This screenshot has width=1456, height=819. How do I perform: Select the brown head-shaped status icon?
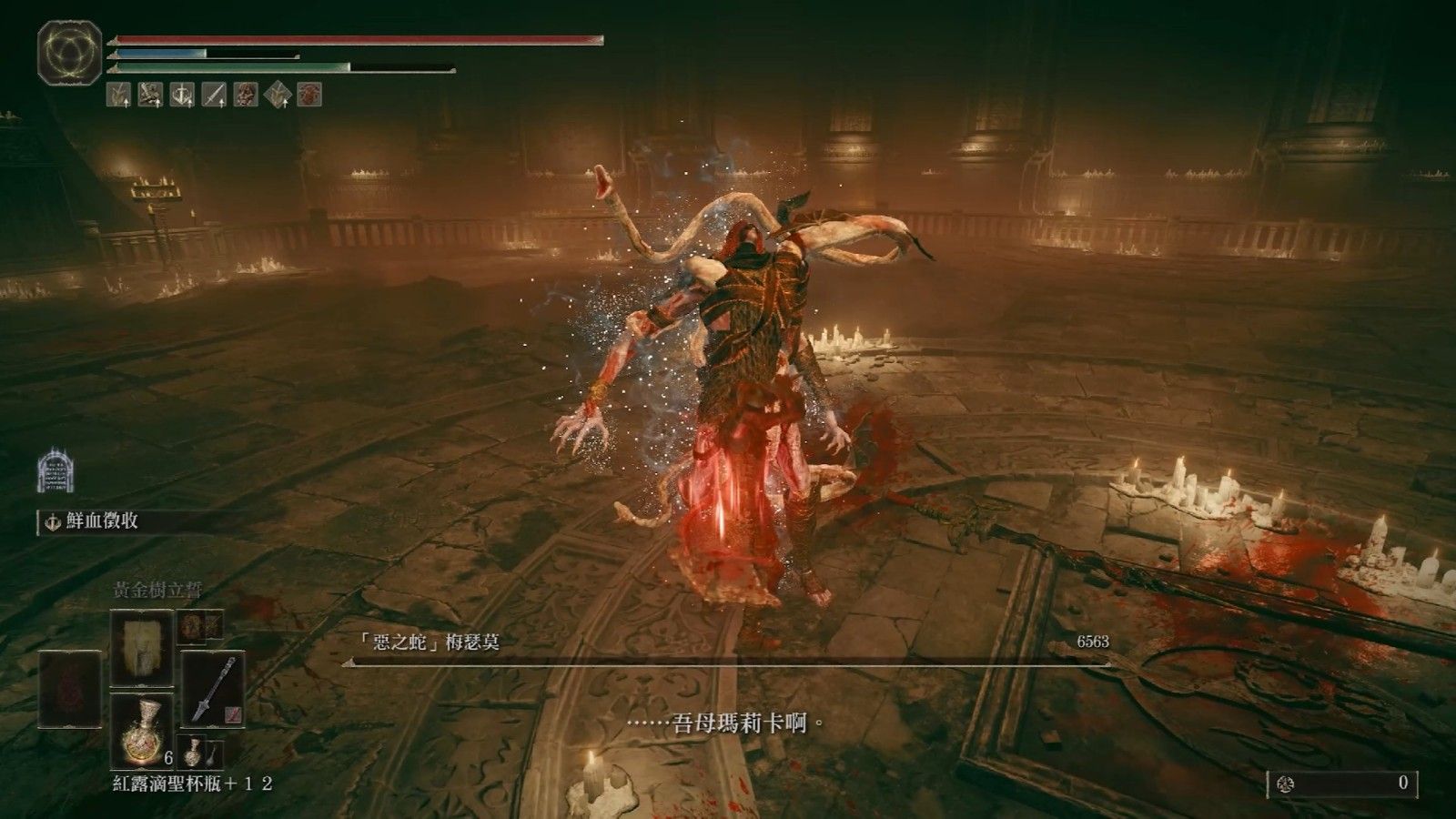[x=246, y=94]
